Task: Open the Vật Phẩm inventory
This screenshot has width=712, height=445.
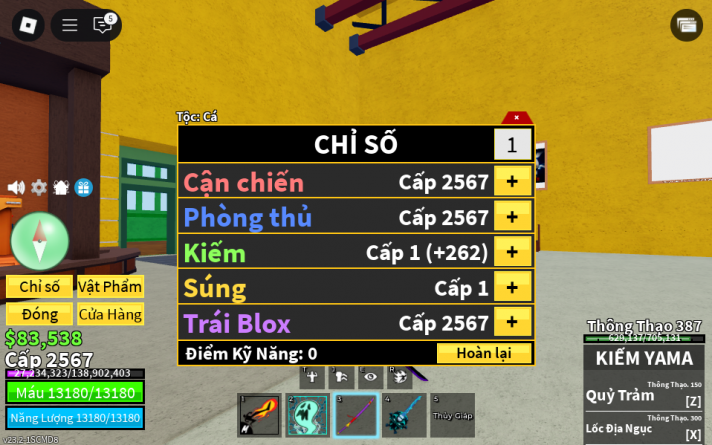Action: pyautogui.click(x=110, y=287)
